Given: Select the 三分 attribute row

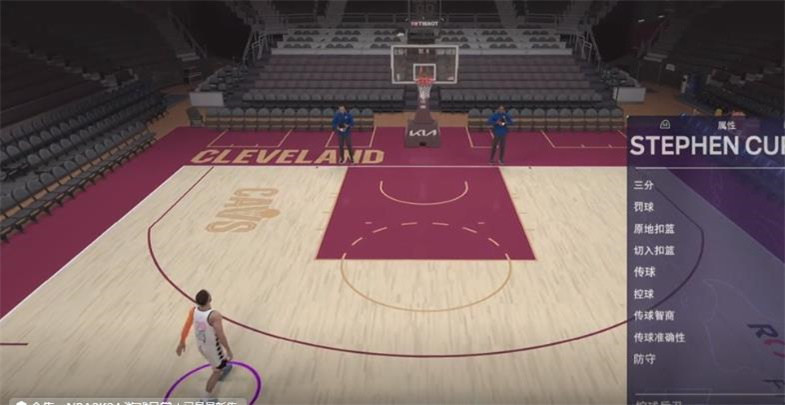Looking at the screenshot, I should [643, 185].
